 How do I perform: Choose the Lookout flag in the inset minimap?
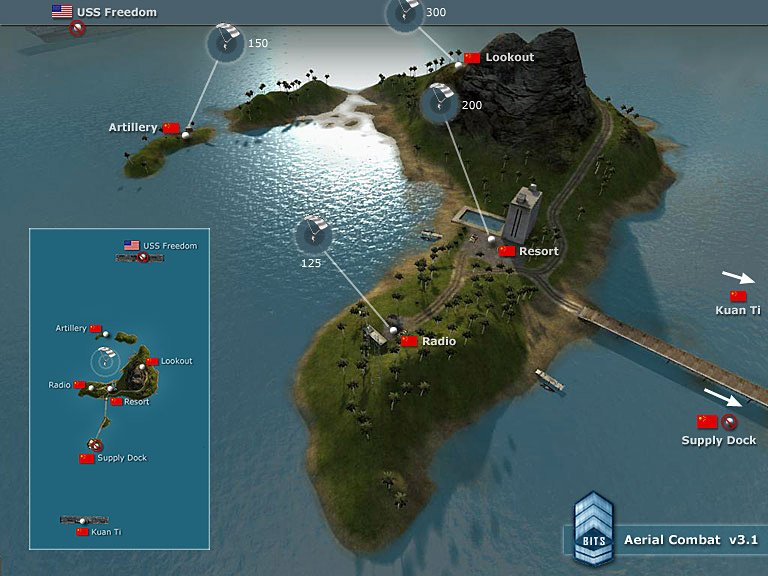tap(152, 361)
